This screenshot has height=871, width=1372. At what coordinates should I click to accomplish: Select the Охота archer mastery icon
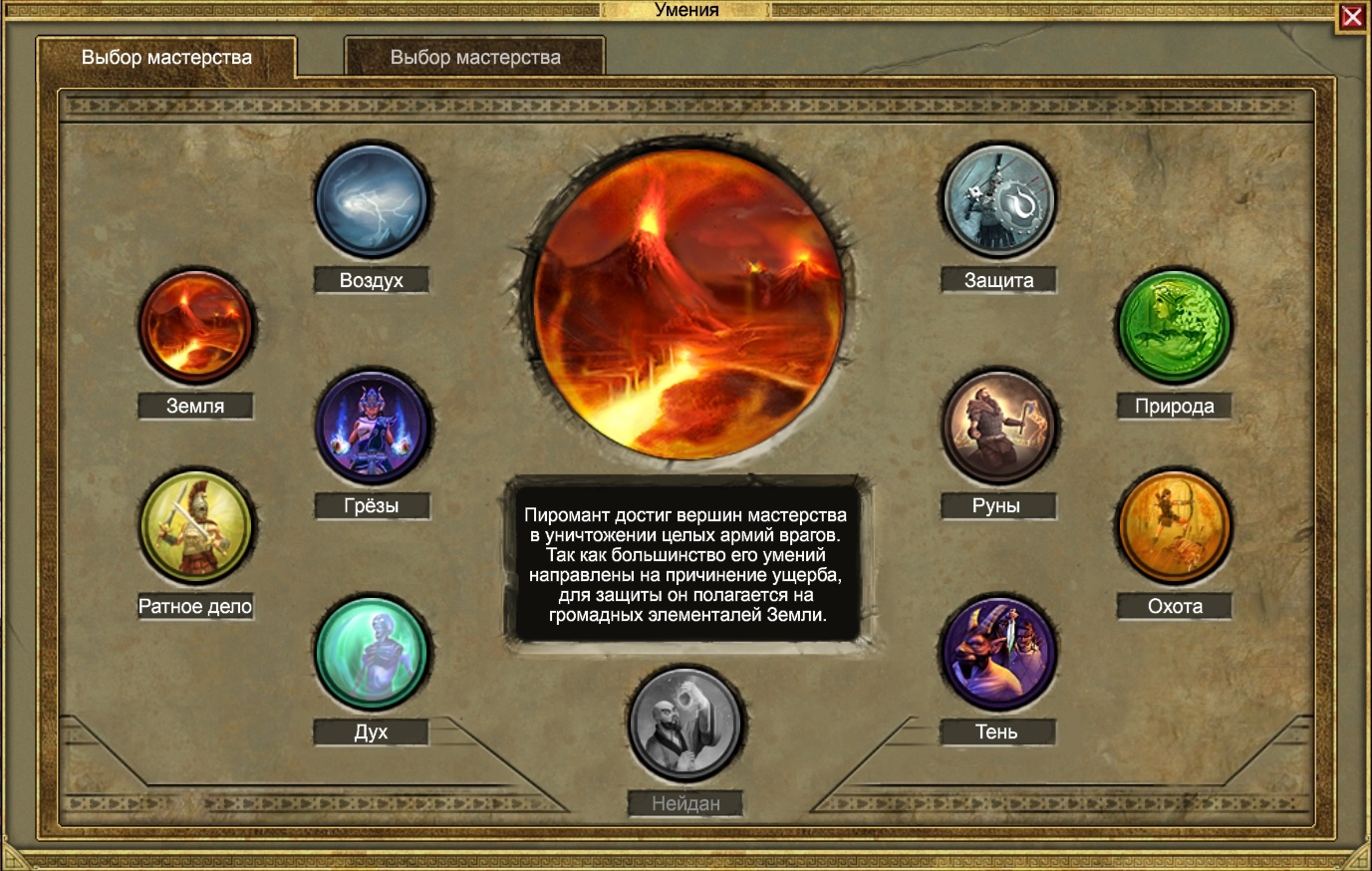pyautogui.click(x=1174, y=527)
